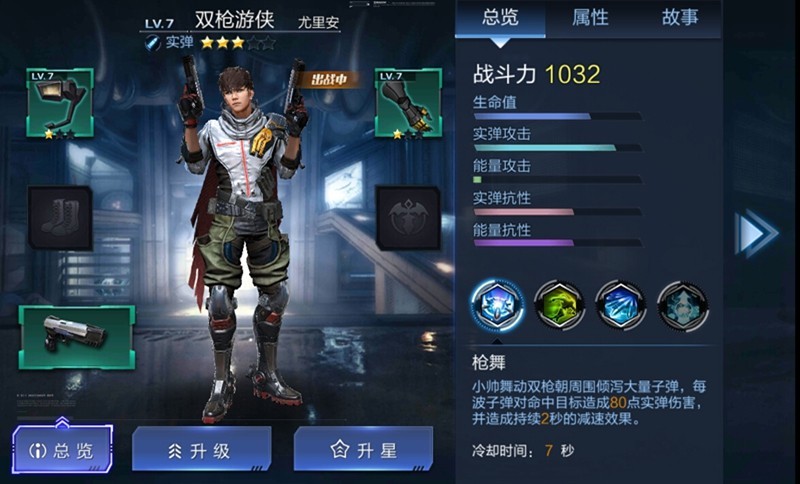Select the equipped pistol weapon slot
The height and width of the screenshot is (484, 800).
[76, 337]
